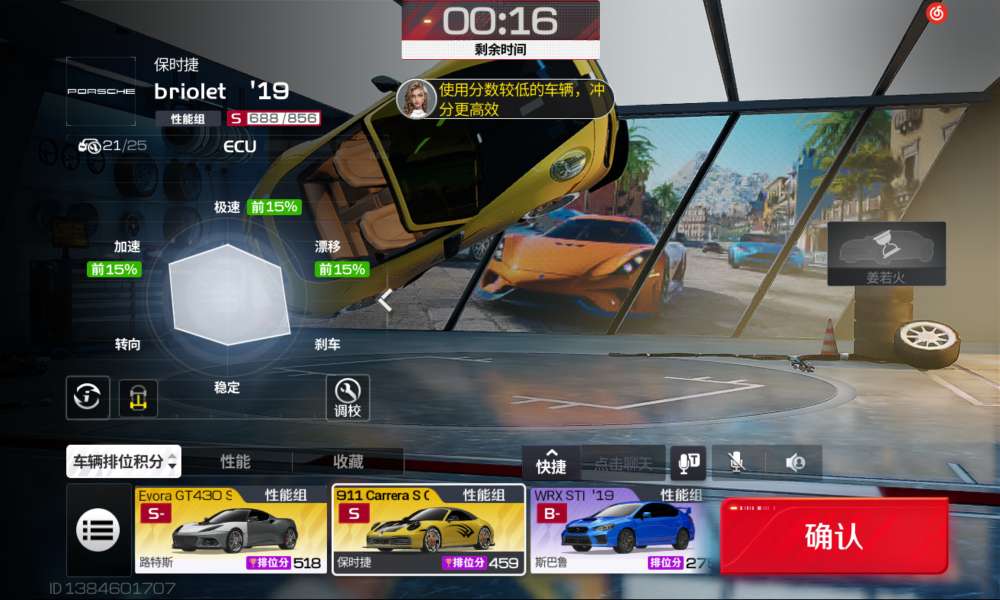
Task: Click the left arrow beside the car
Action: [x=385, y=299]
